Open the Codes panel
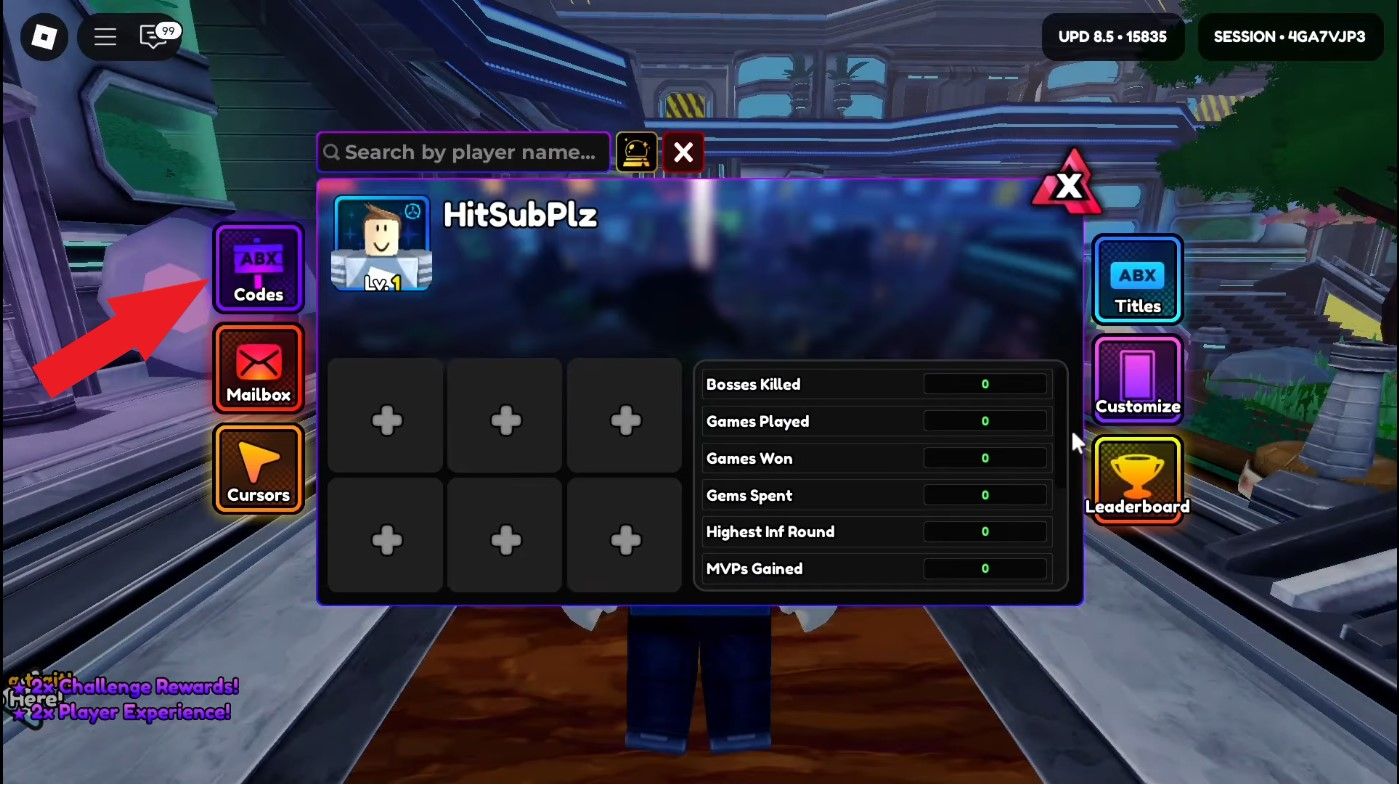Viewport: 1399px width, 785px height. 257,268
